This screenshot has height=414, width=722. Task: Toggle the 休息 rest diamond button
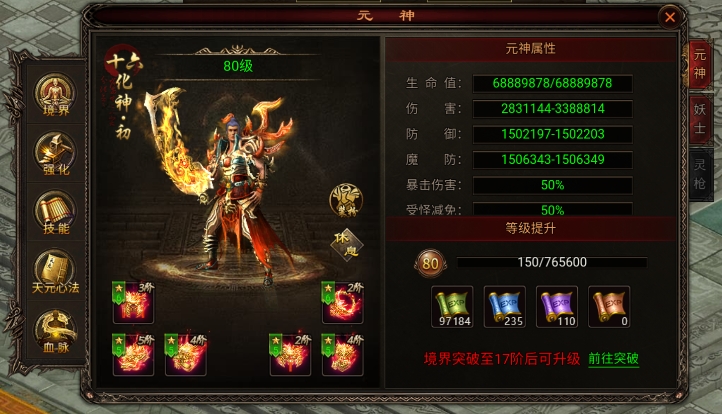point(347,245)
